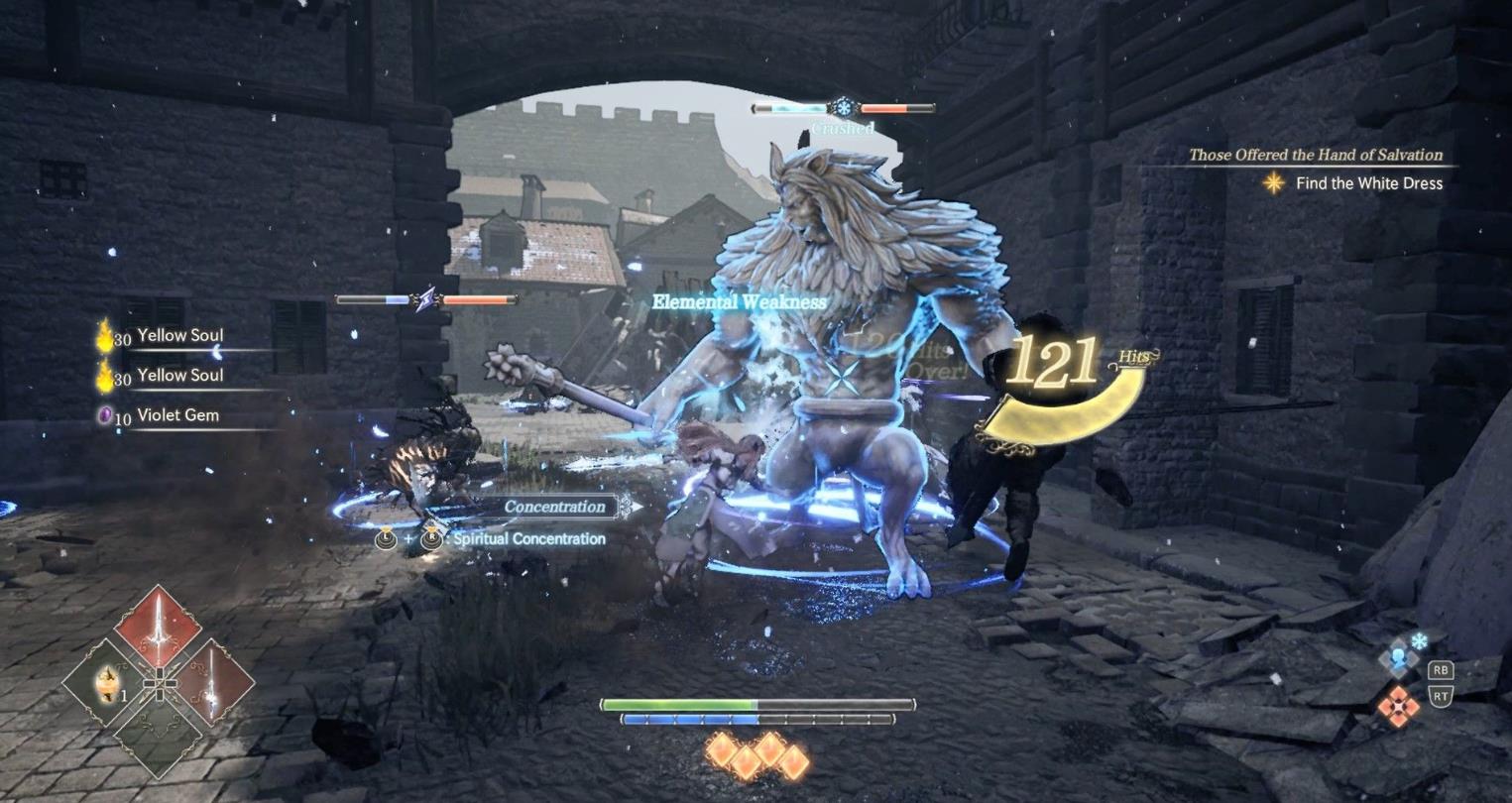The width and height of the screenshot is (1512, 803).
Task: Click the glowing soul item icon
Action: 107,685
